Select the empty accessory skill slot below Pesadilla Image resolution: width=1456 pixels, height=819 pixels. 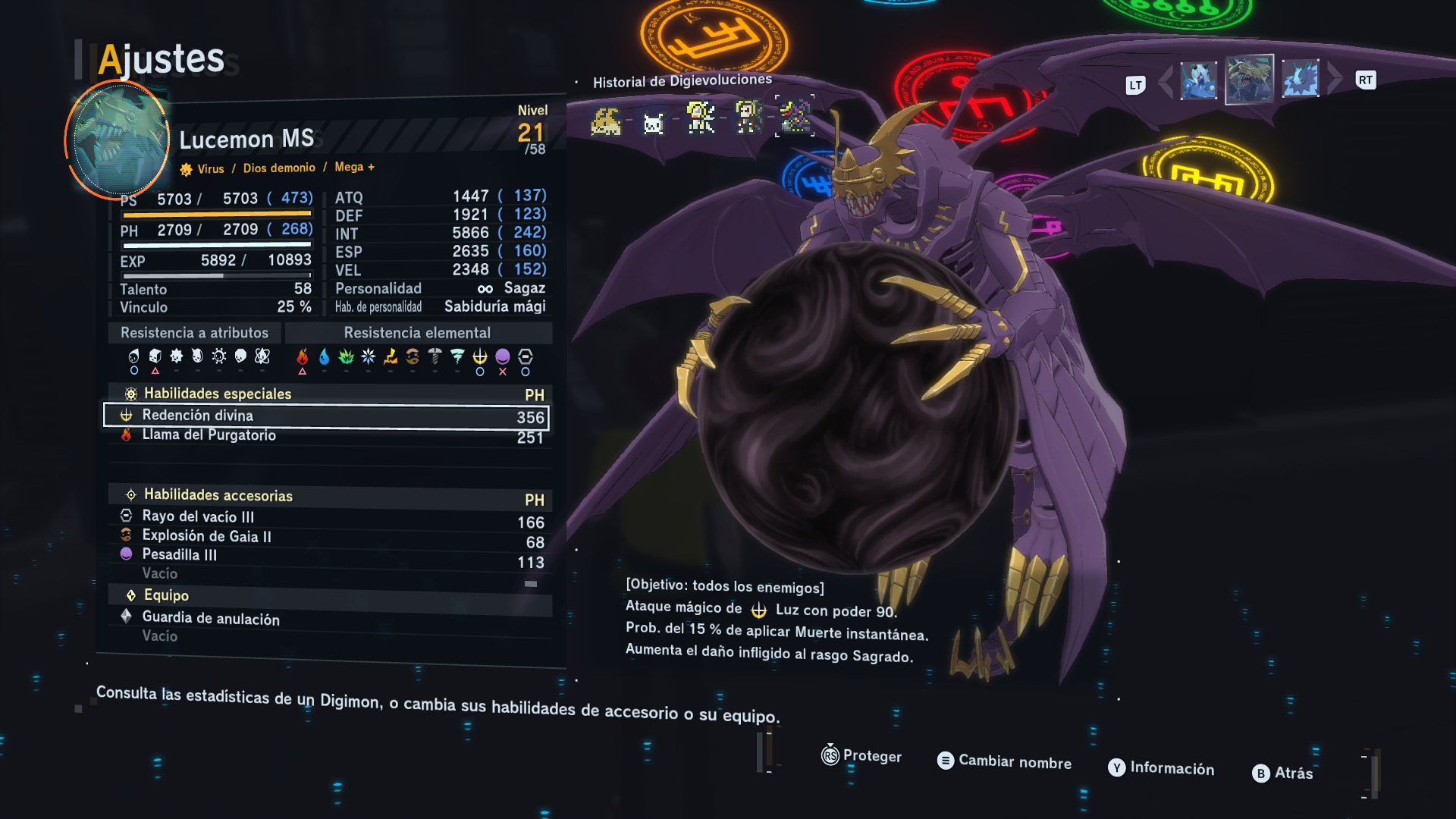tap(326, 575)
